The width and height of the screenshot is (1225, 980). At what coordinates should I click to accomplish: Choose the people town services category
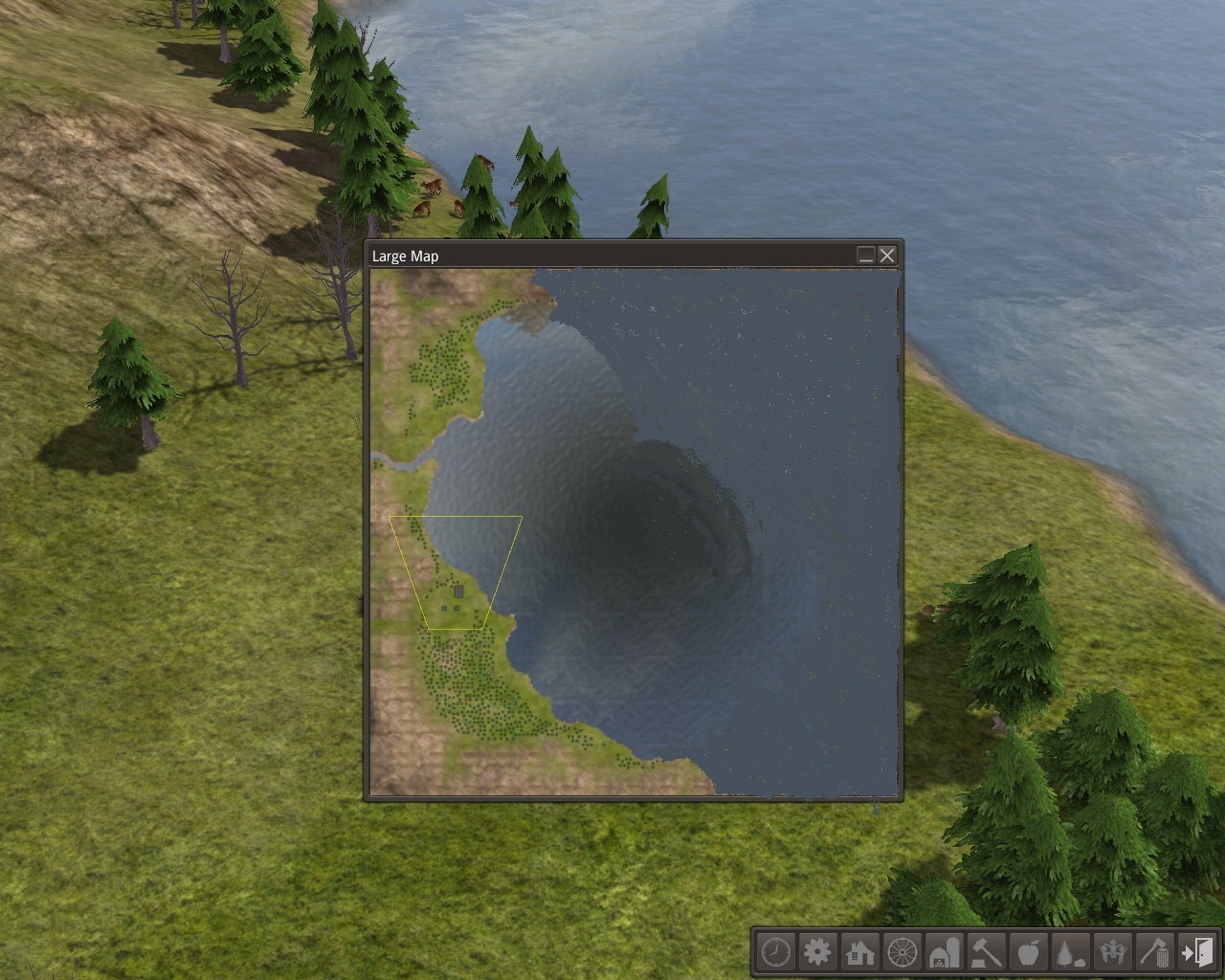(1112, 952)
